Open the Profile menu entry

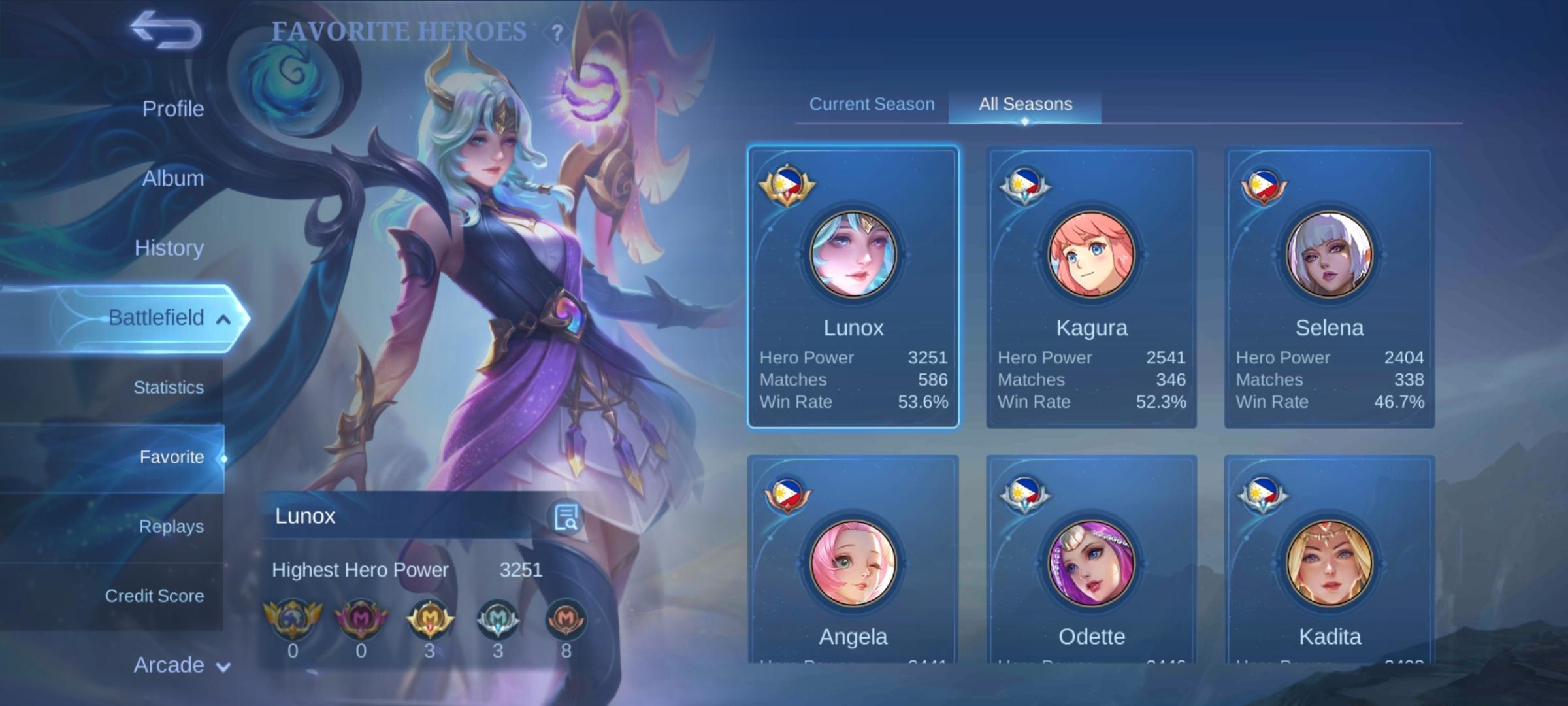[x=172, y=109]
